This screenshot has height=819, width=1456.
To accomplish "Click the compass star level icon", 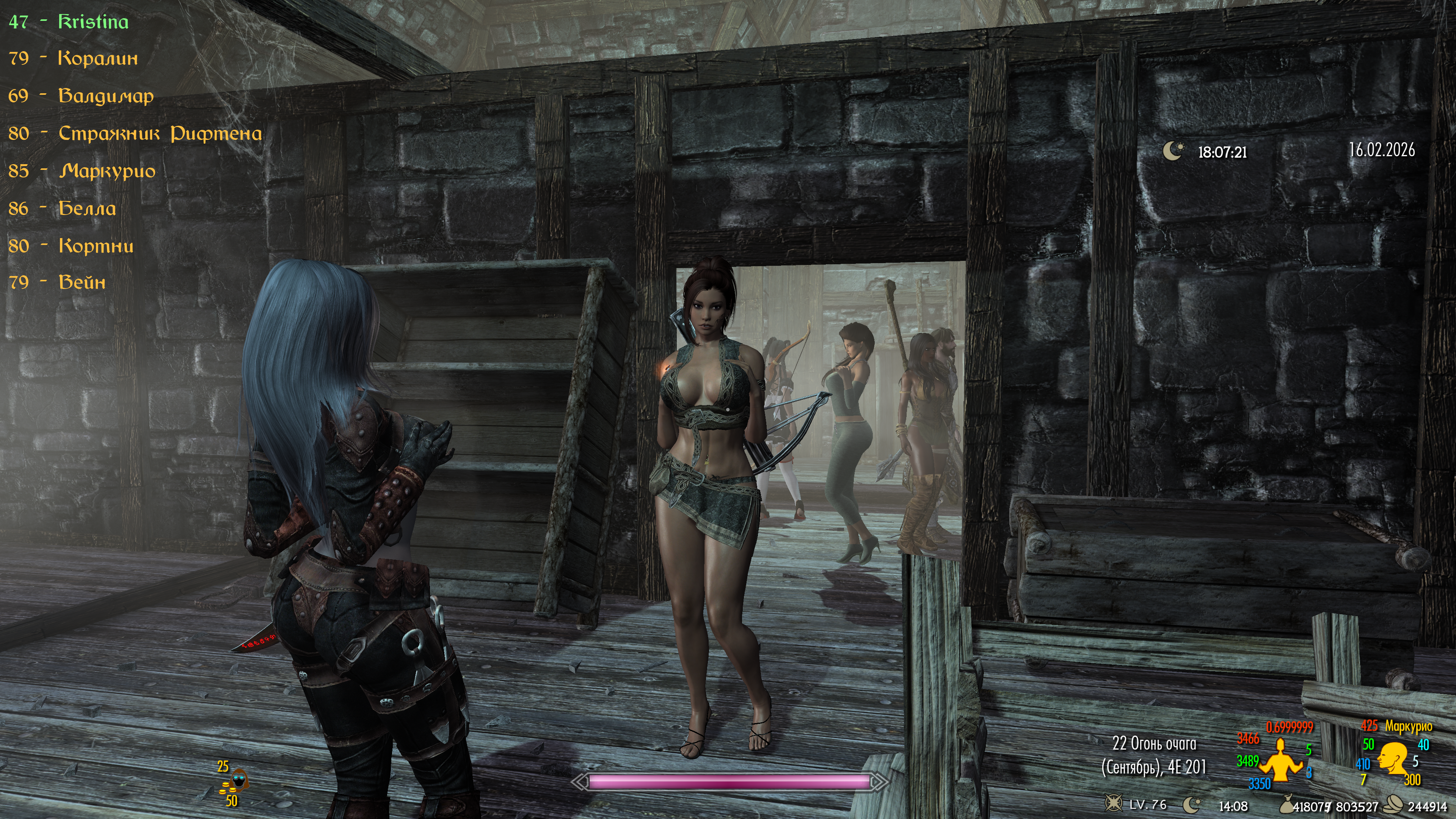I will pos(1114,803).
